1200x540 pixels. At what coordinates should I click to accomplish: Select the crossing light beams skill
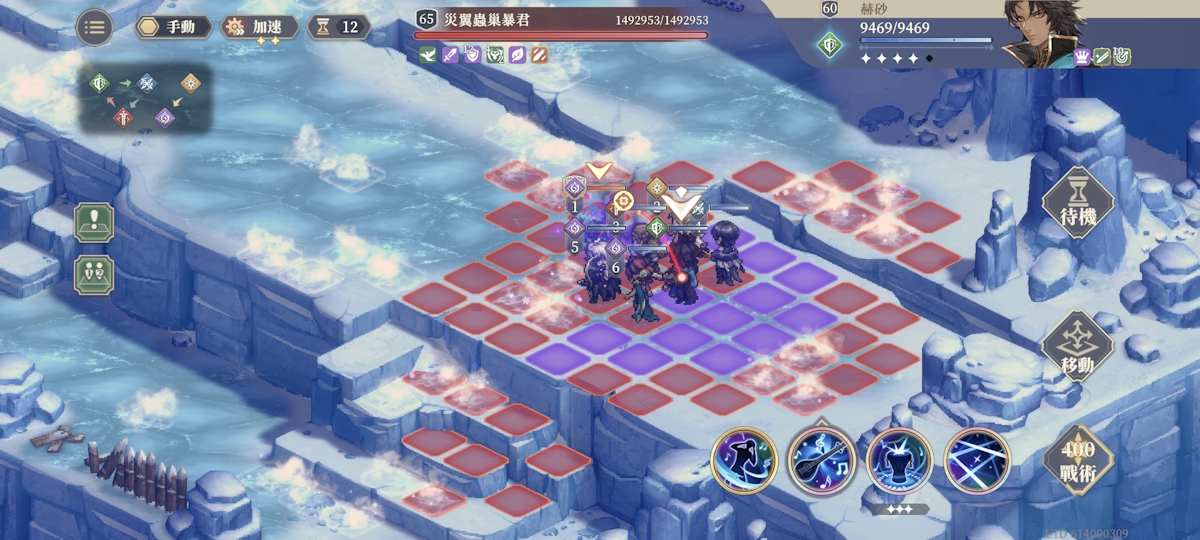pos(976,461)
